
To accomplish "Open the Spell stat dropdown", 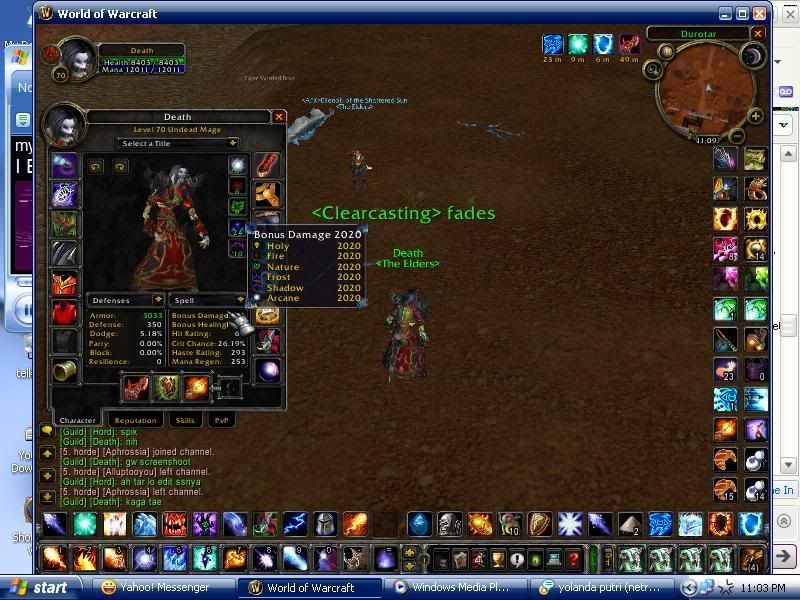I will coord(240,299).
